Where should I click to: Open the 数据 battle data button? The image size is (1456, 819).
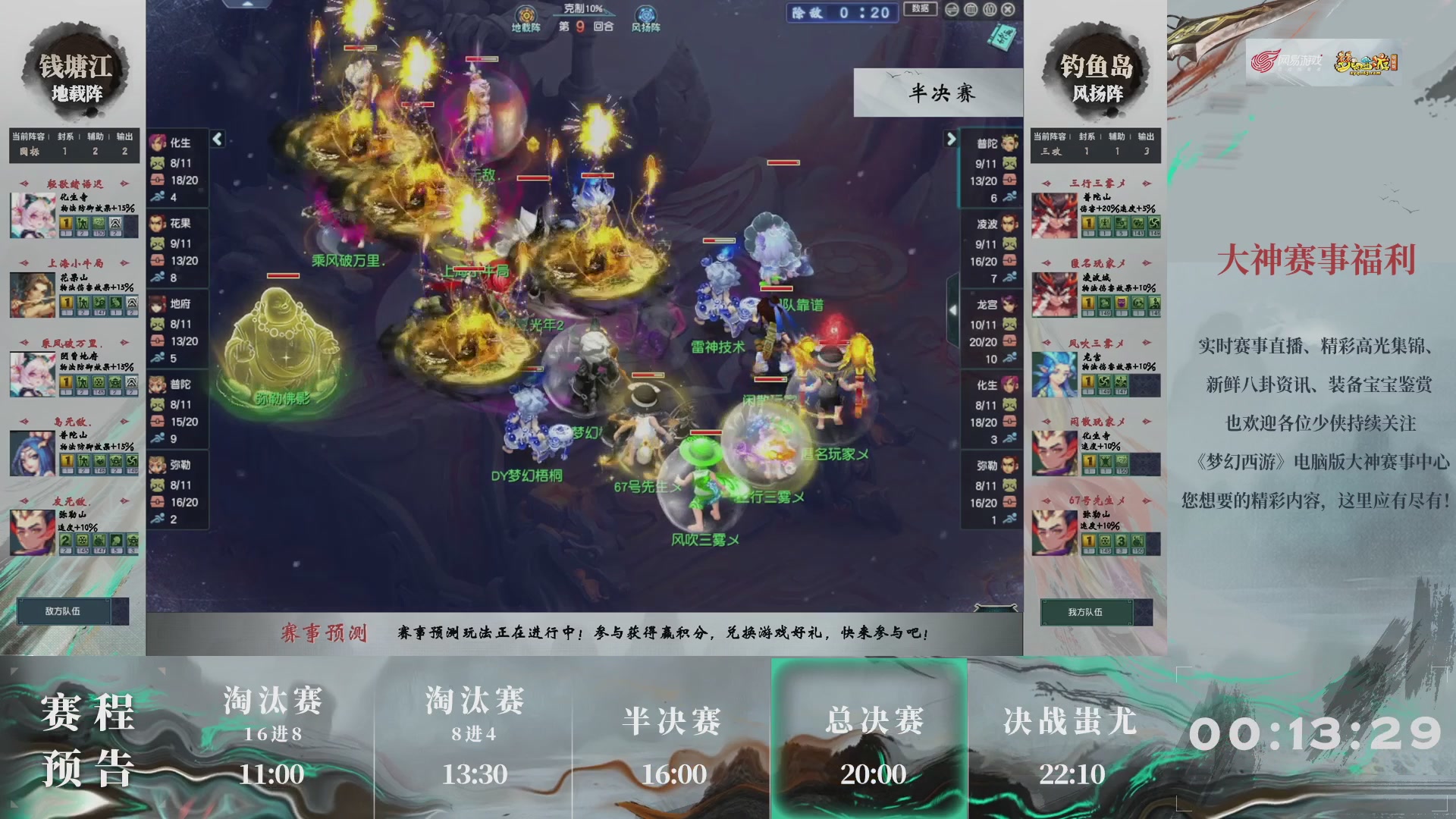[921, 10]
